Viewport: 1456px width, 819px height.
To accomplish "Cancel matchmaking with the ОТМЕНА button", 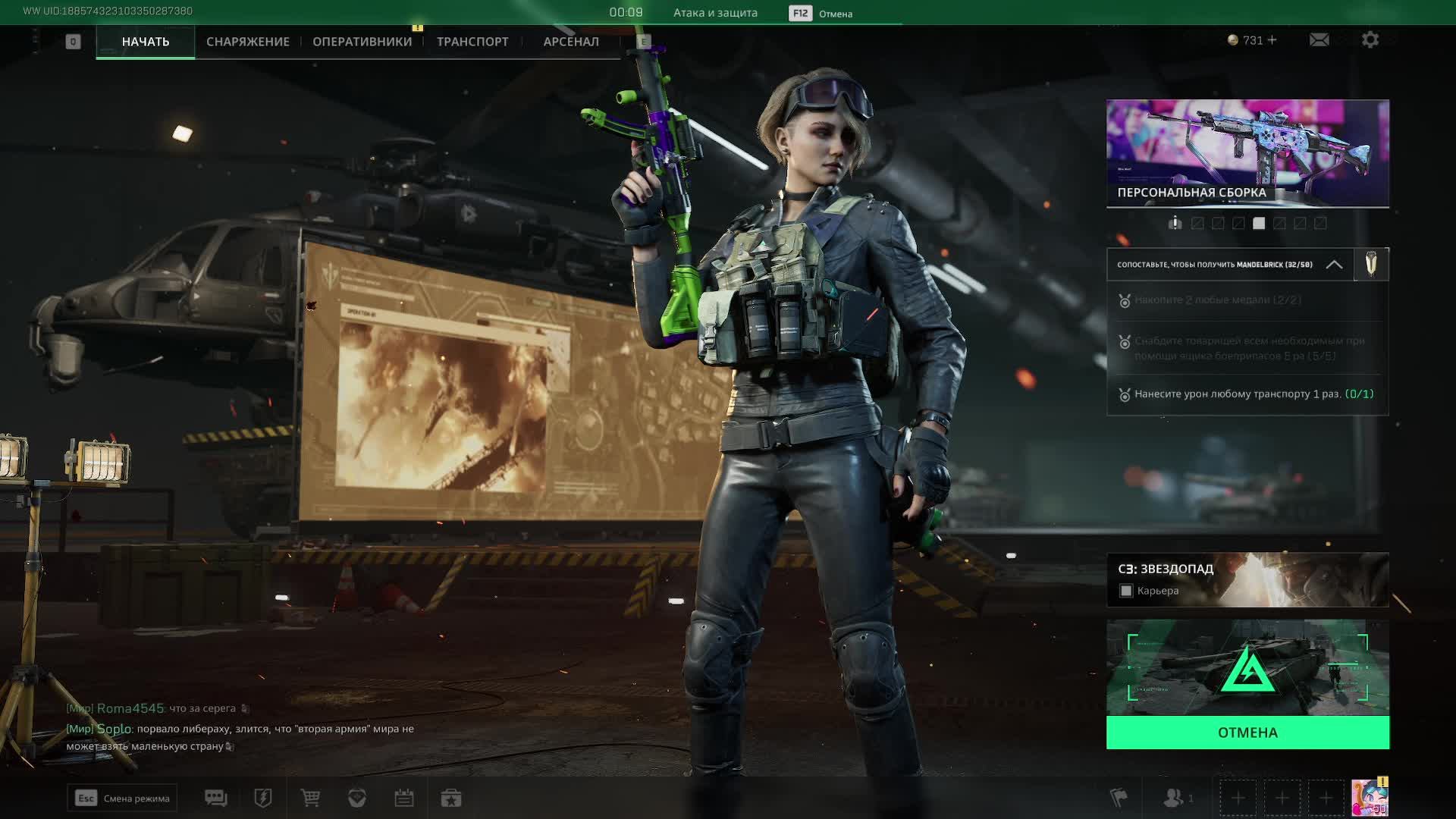I will click(1247, 733).
